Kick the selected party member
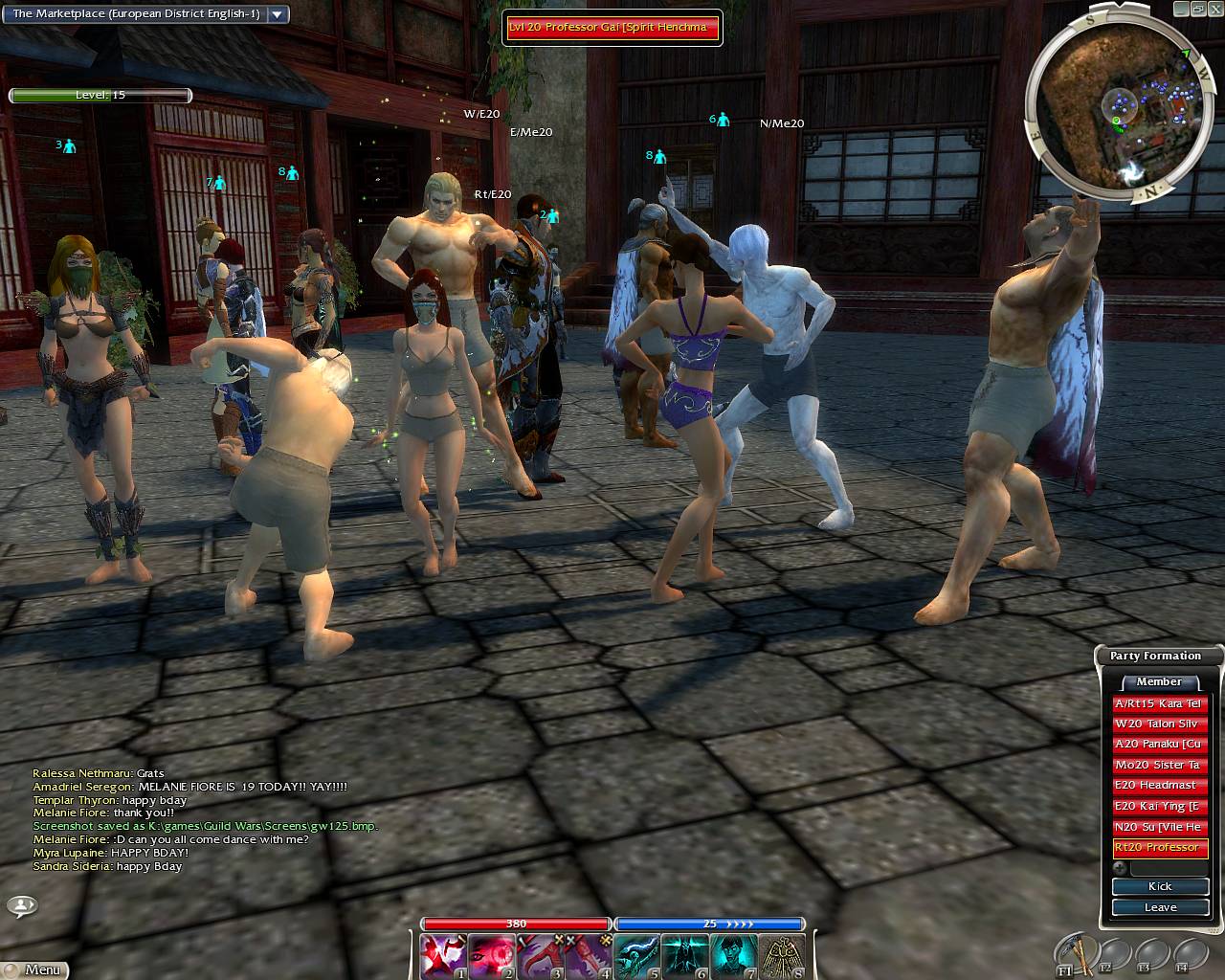This screenshot has width=1225, height=980. 1160,886
